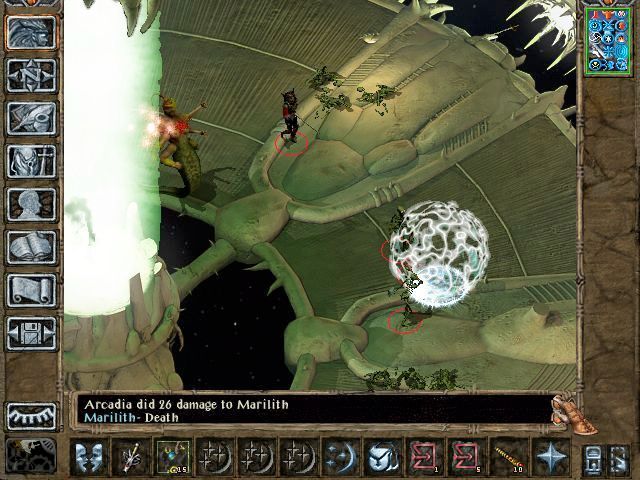Use the wand item with 10 charges
Image resolution: width=640 pixels, height=480 pixels.
click(508, 457)
